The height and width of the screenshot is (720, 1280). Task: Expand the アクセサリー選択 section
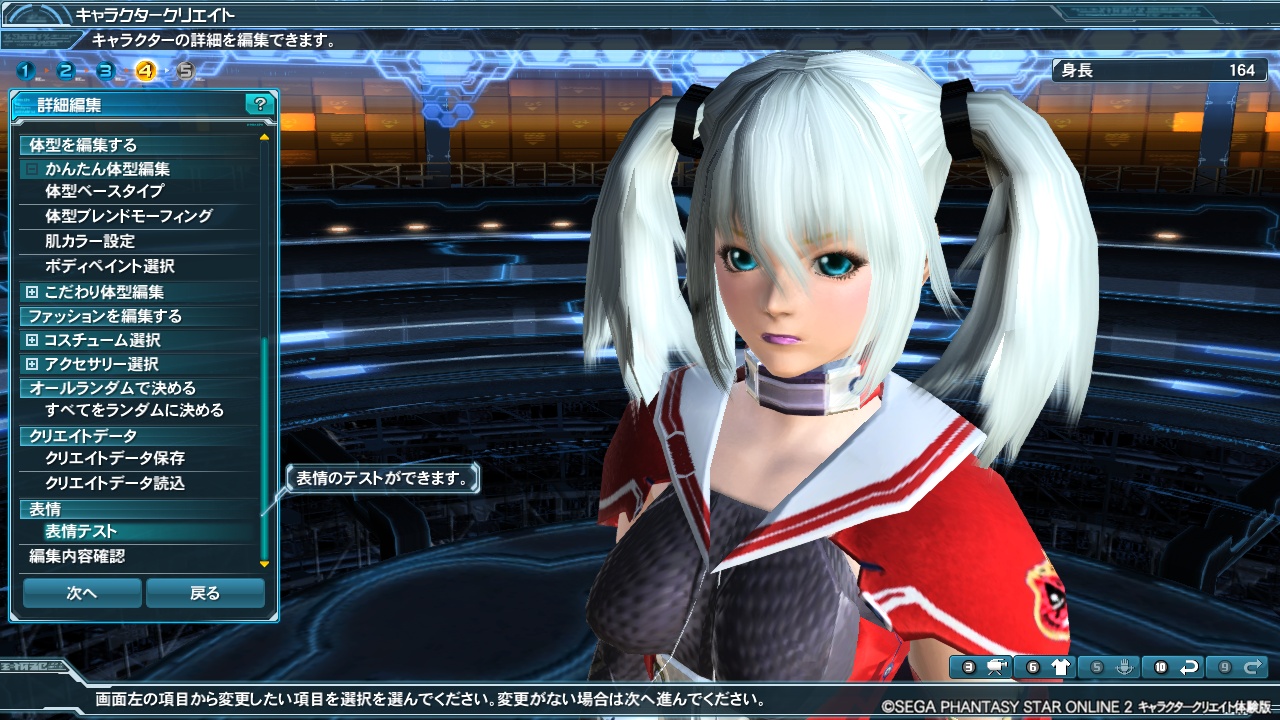click(32, 364)
